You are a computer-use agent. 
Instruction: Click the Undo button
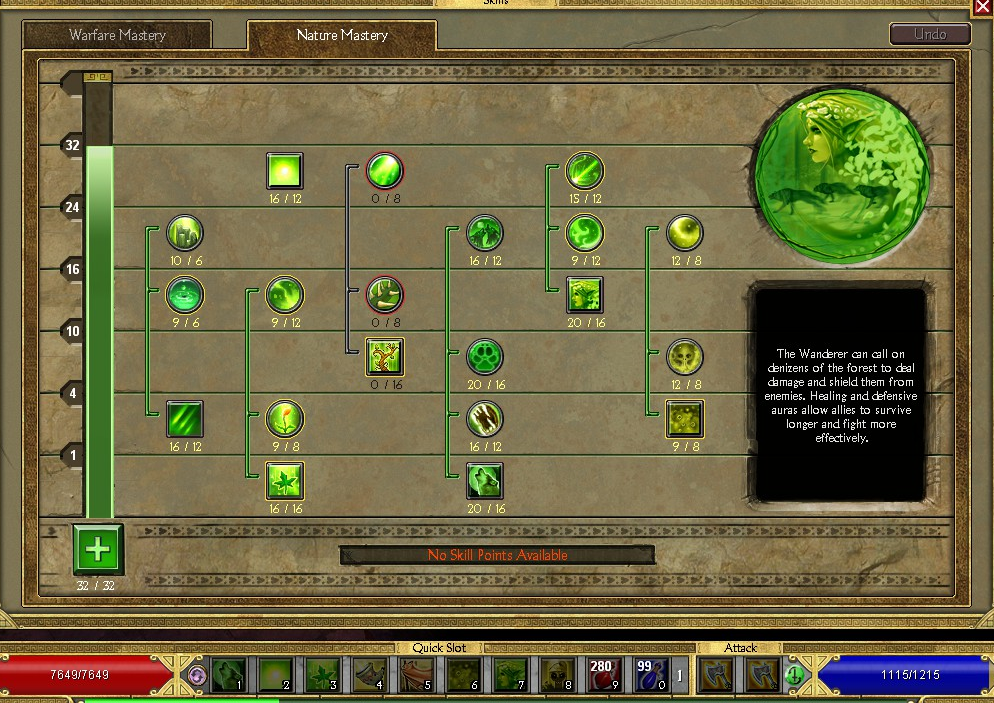click(x=930, y=34)
